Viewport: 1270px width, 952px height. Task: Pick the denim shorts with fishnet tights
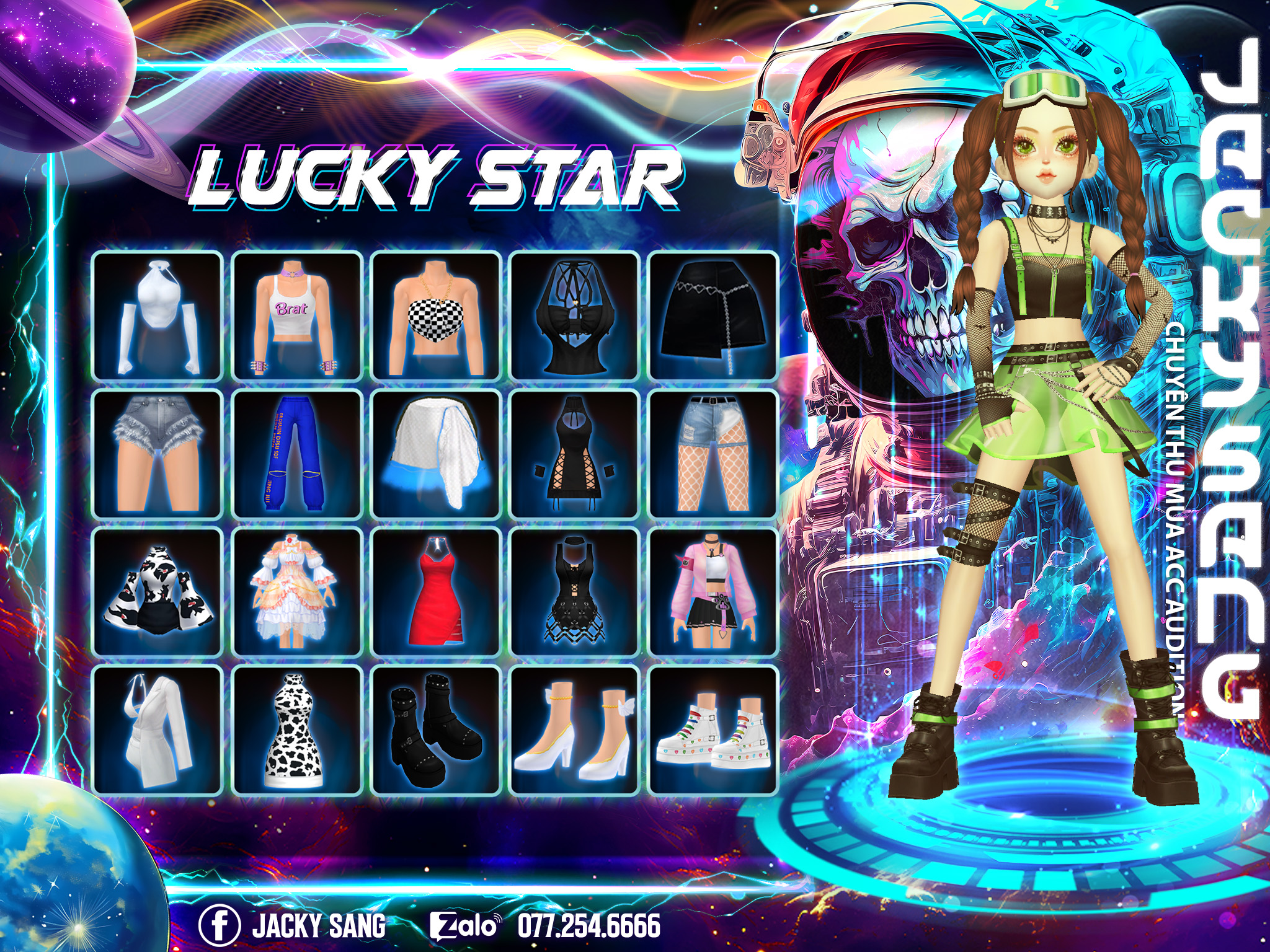coord(713,454)
